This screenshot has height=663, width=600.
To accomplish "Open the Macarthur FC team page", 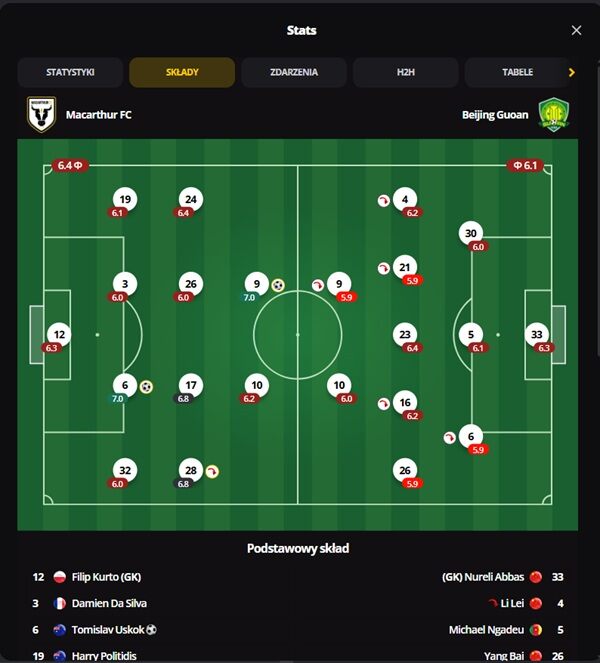I will 98,115.
